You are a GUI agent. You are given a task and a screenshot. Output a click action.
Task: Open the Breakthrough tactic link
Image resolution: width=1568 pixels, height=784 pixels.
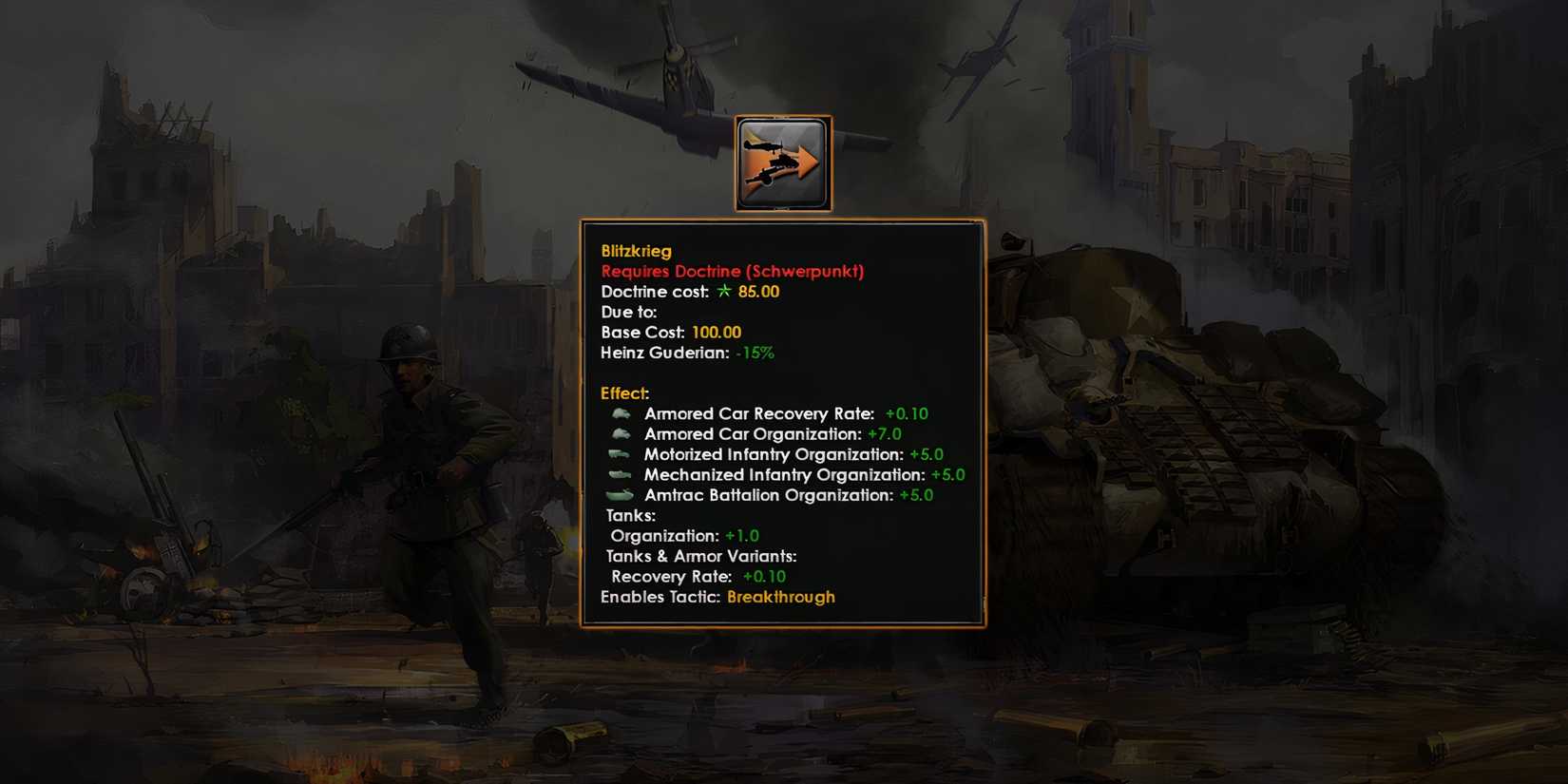click(x=780, y=597)
